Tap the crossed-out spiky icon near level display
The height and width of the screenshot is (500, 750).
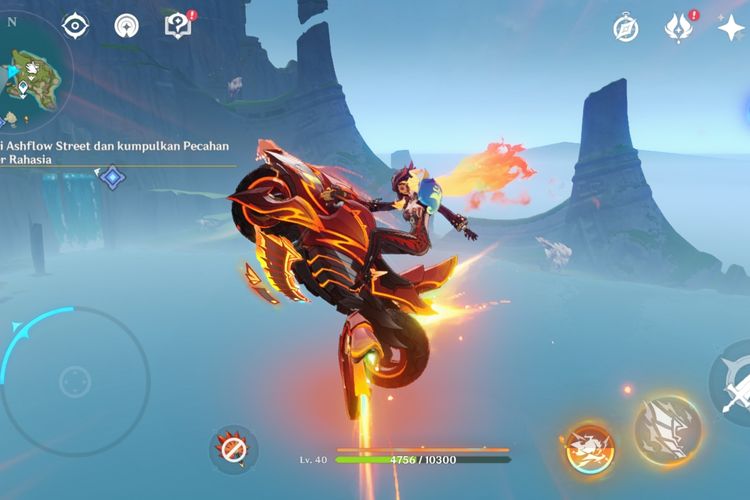pos(233,450)
